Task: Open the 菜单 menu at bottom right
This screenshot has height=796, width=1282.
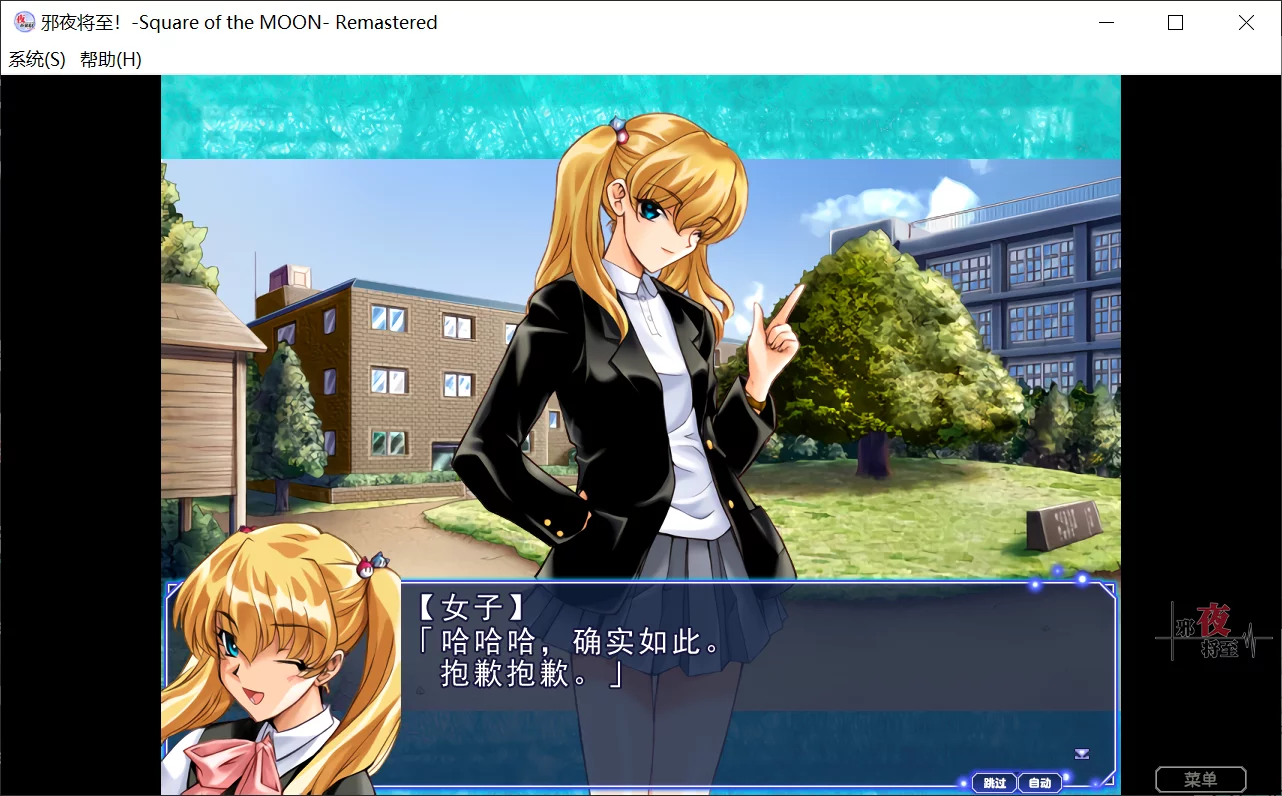Action: pyautogui.click(x=1201, y=779)
